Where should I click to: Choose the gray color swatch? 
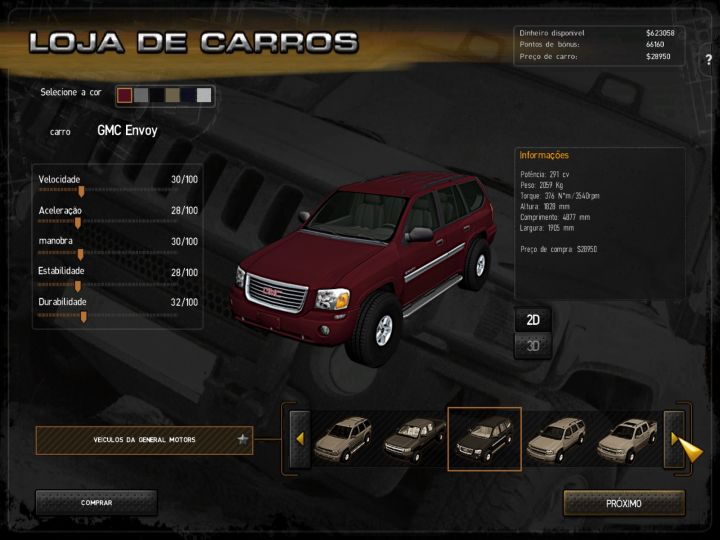[141, 95]
